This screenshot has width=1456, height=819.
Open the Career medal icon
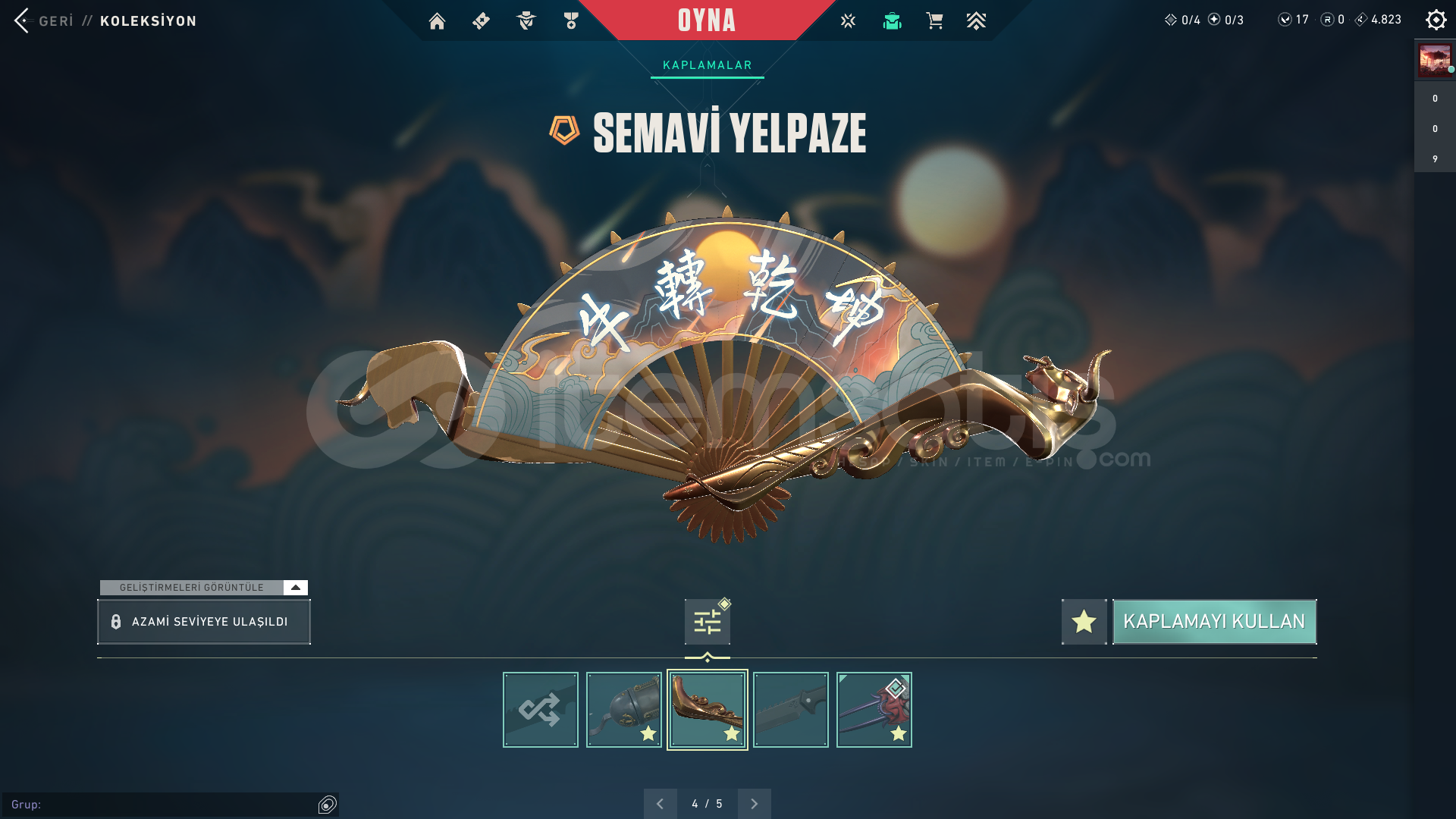571,20
